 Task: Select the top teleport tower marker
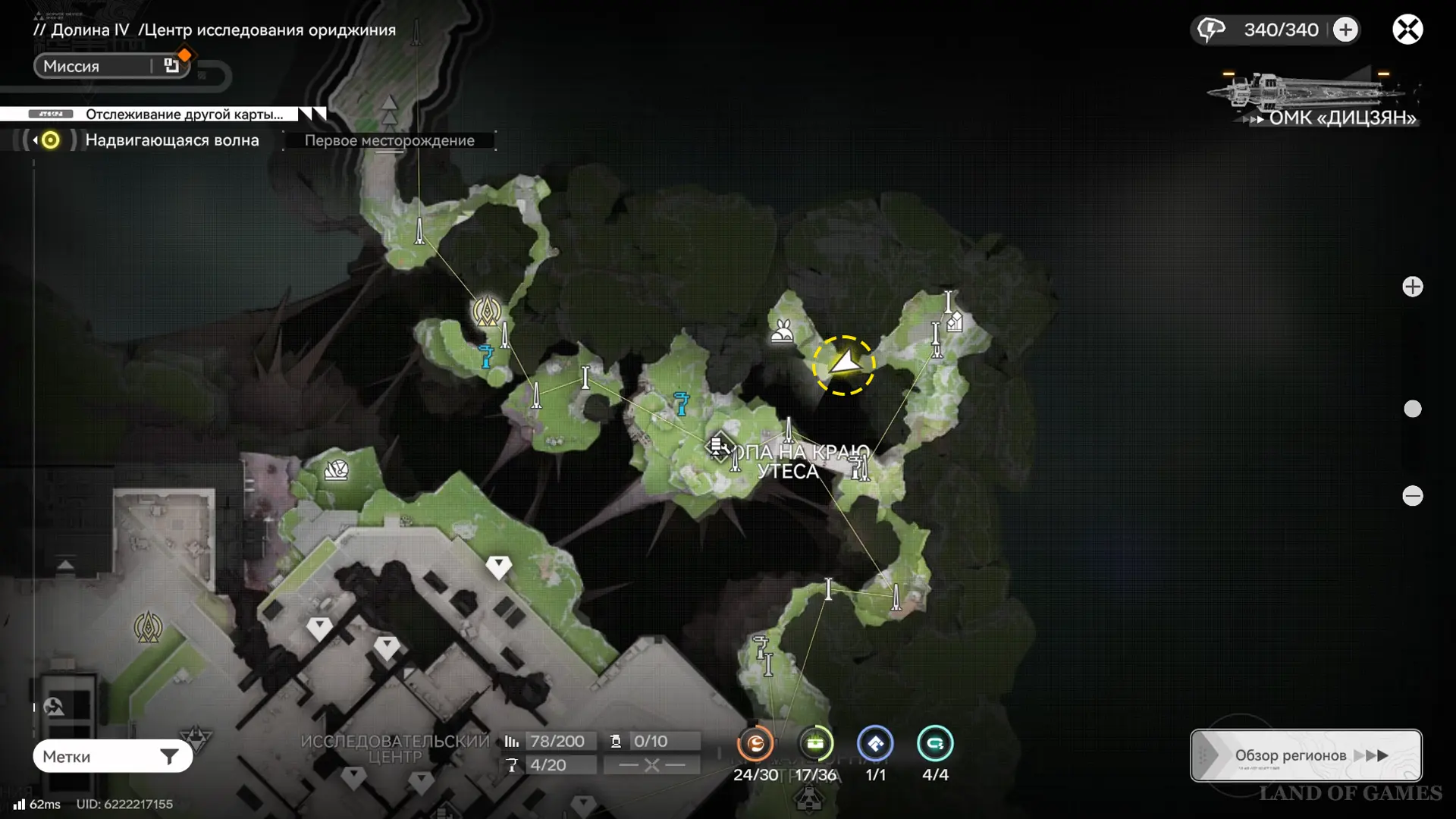[x=419, y=230]
